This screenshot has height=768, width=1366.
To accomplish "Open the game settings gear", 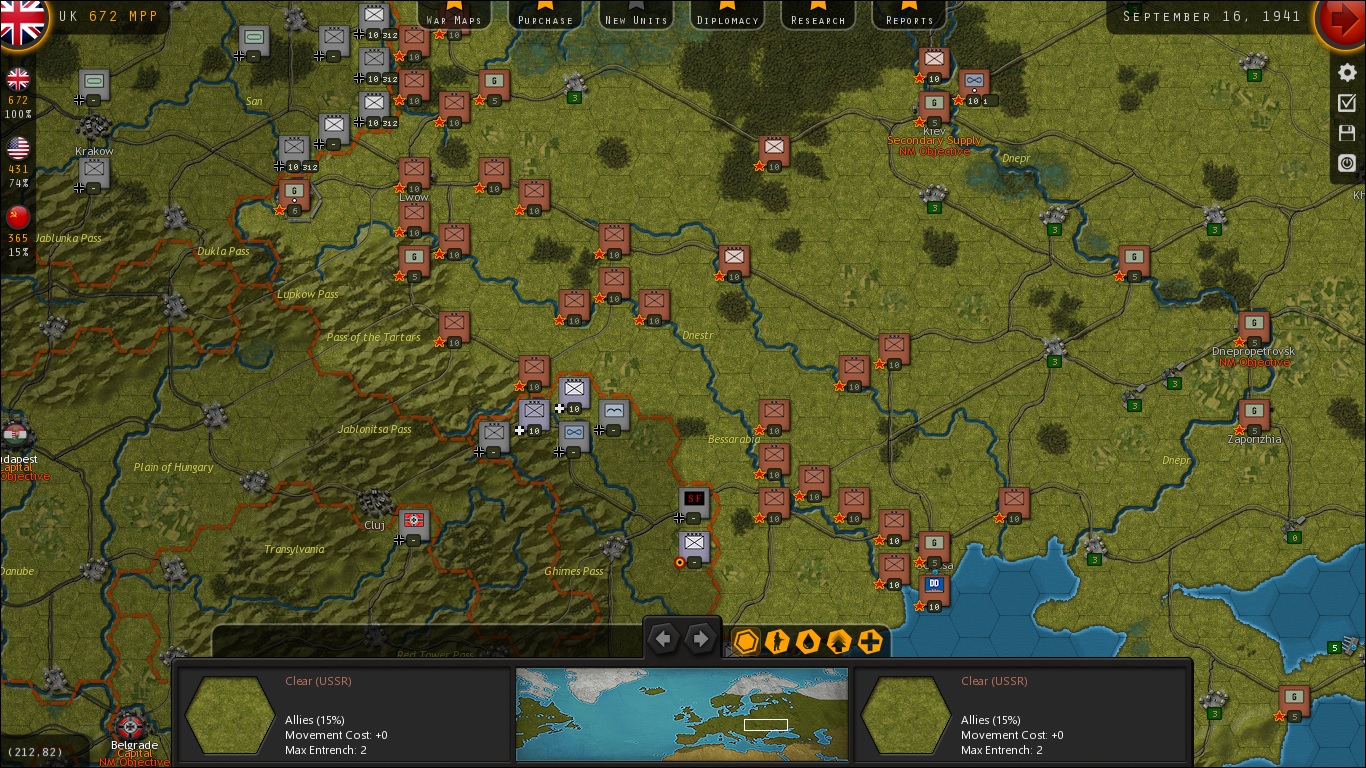I will coord(1347,72).
